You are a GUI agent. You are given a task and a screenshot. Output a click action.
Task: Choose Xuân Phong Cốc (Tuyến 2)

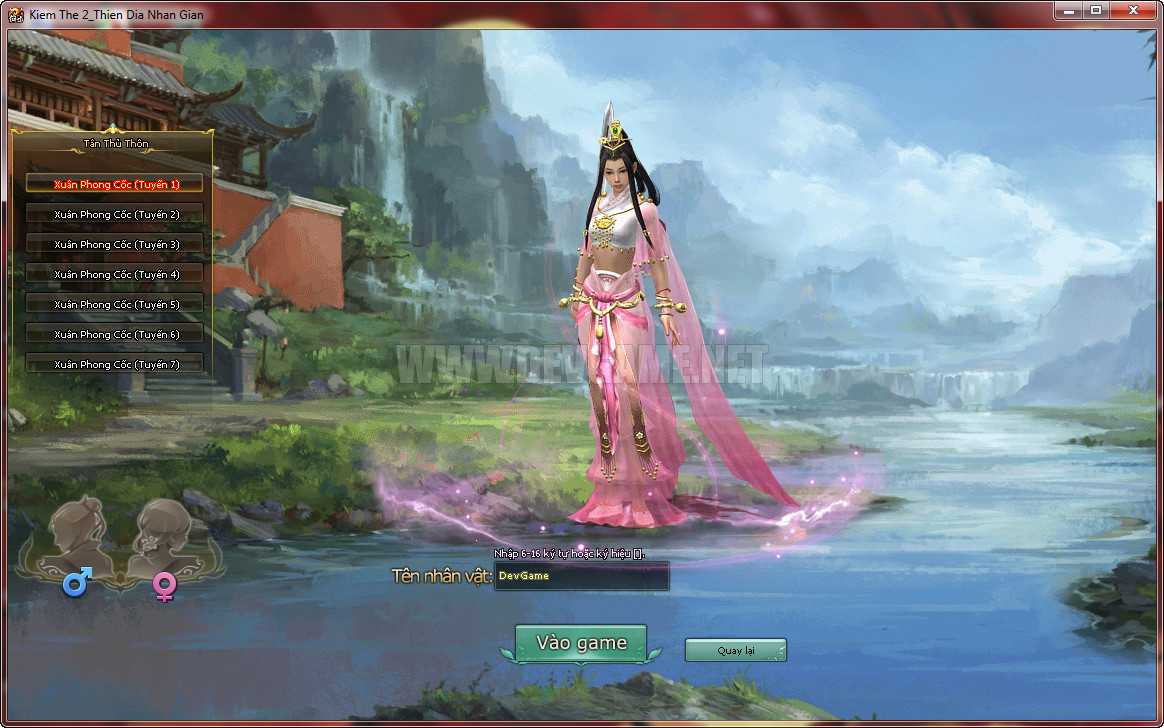coord(115,214)
